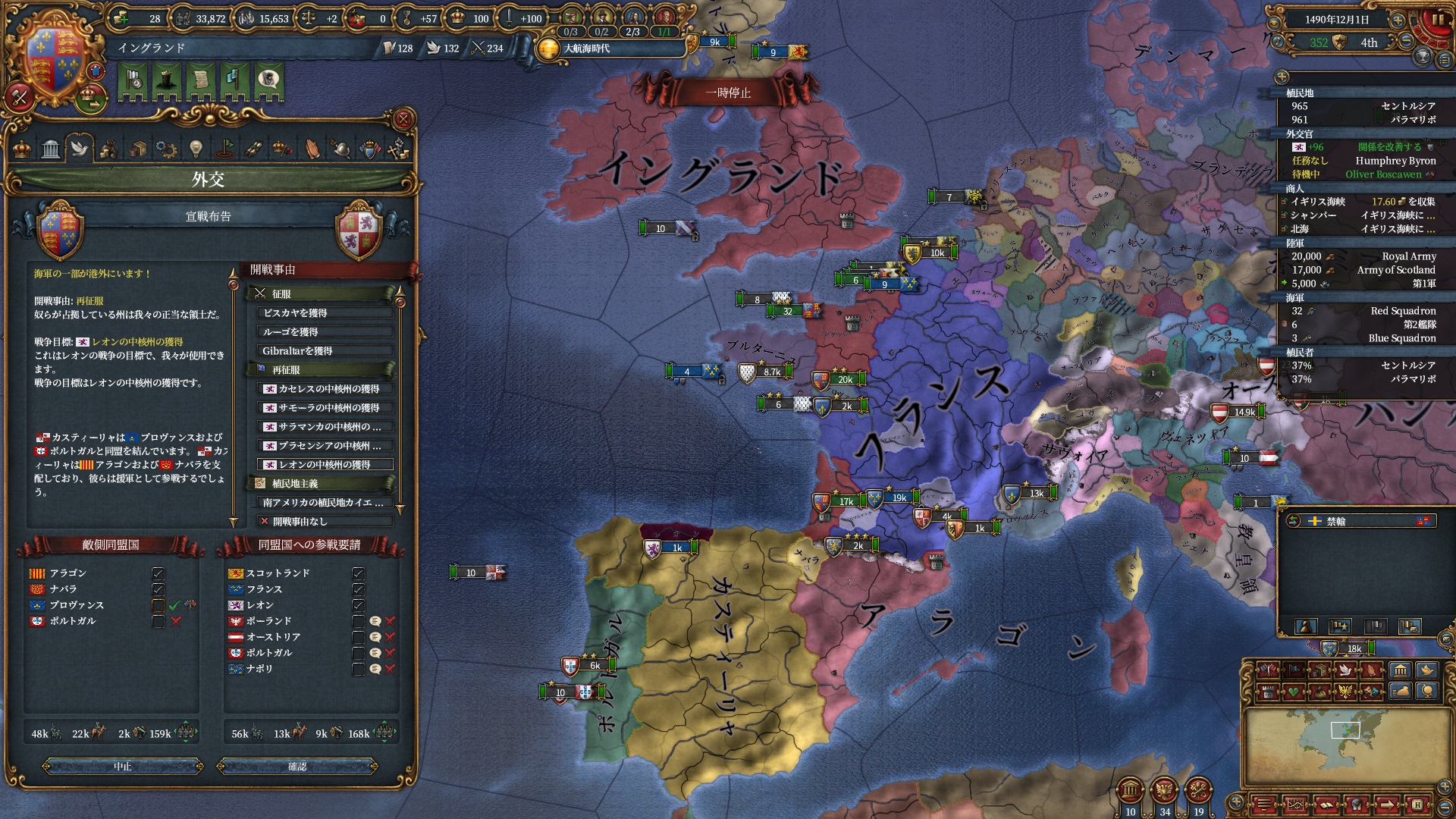Open the technology tab with the light bulb icon
Screen dimensions: 1456x819
[x=196, y=149]
